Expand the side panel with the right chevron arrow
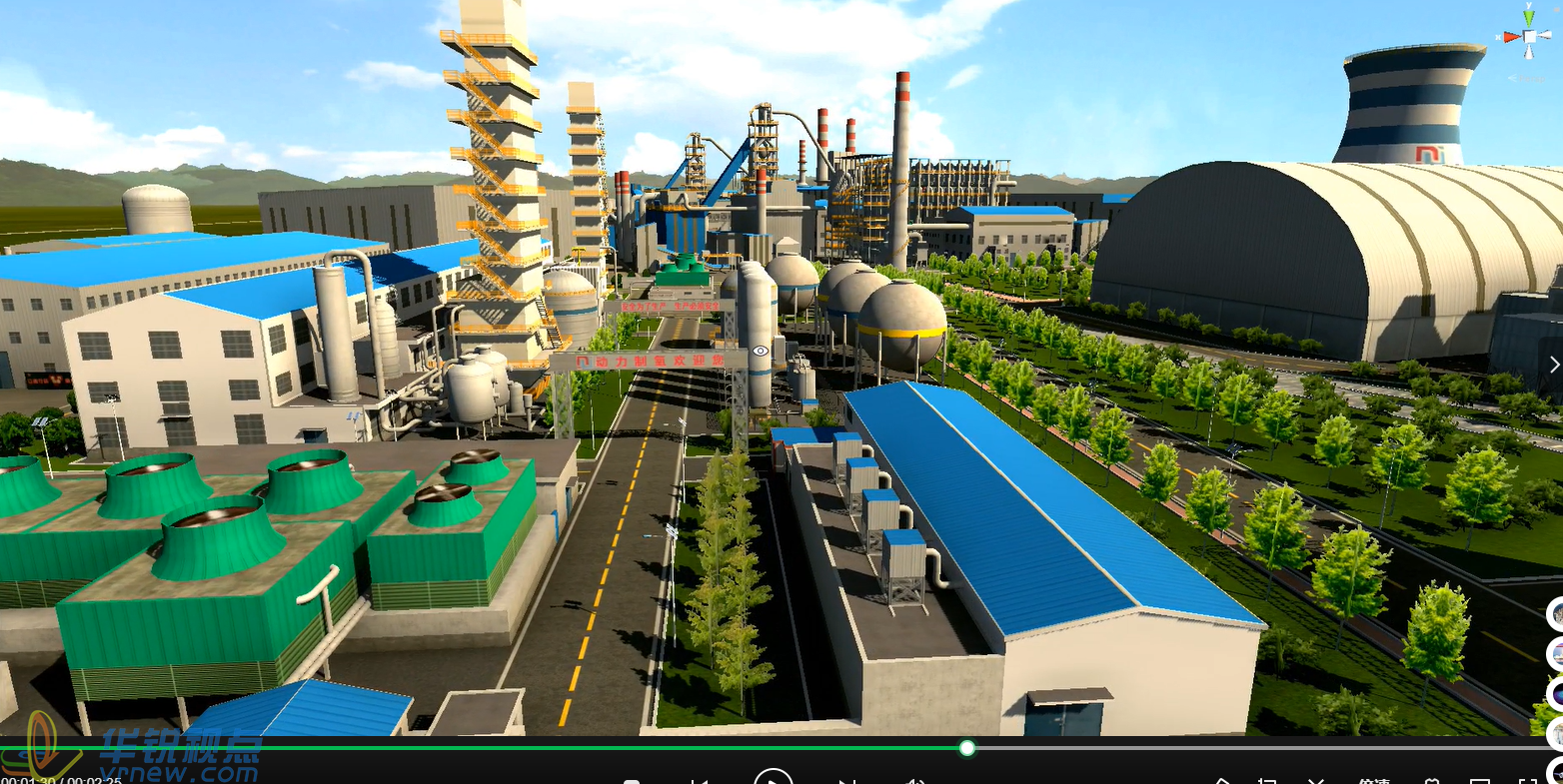The image size is (1563, 784). (x=1554, y=365)
